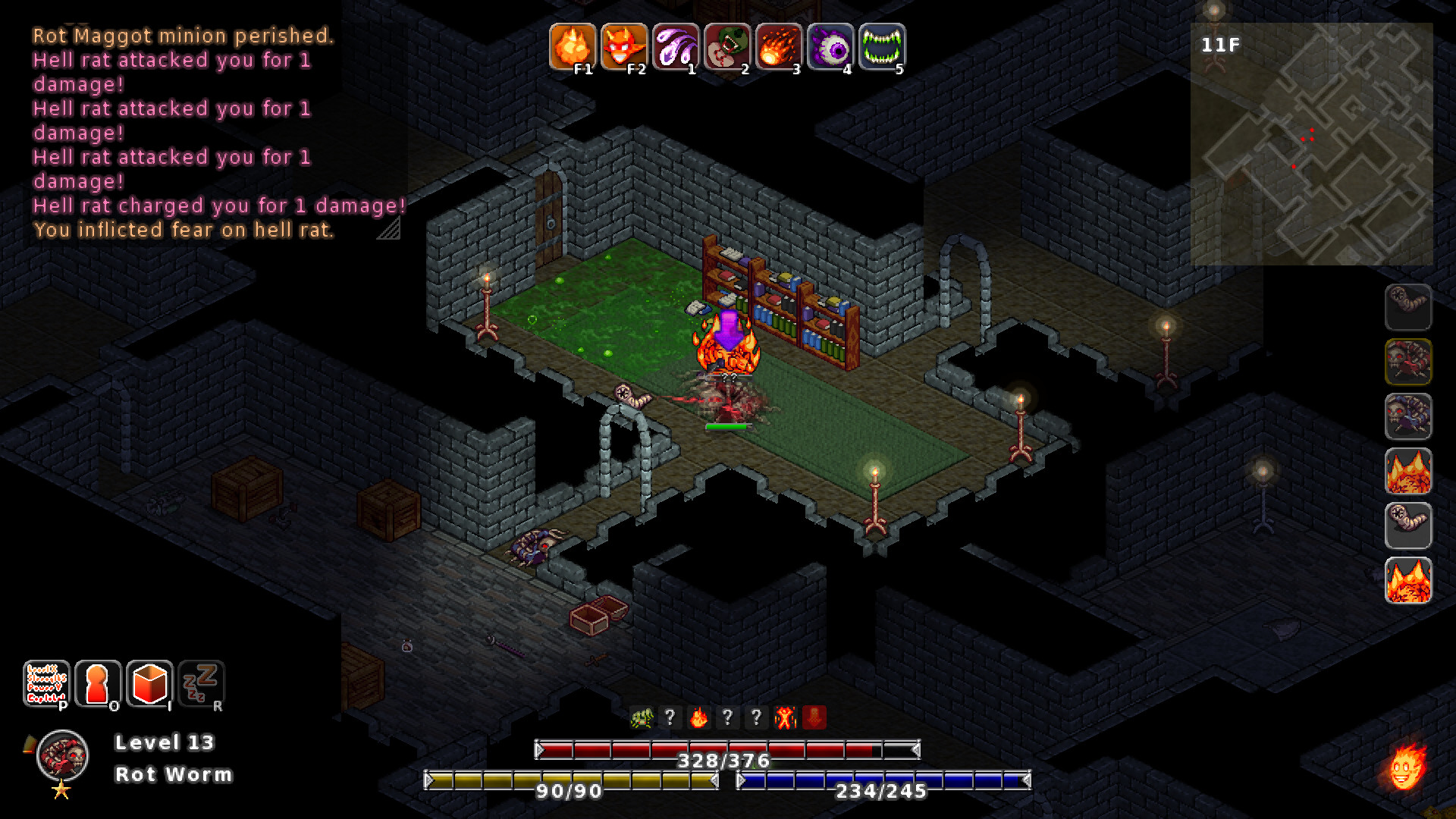The height and width of the screenshot is (819, 1456).
Task: Click the fire elemental minion portrait on right sidebar
Action: [1408, 472]
